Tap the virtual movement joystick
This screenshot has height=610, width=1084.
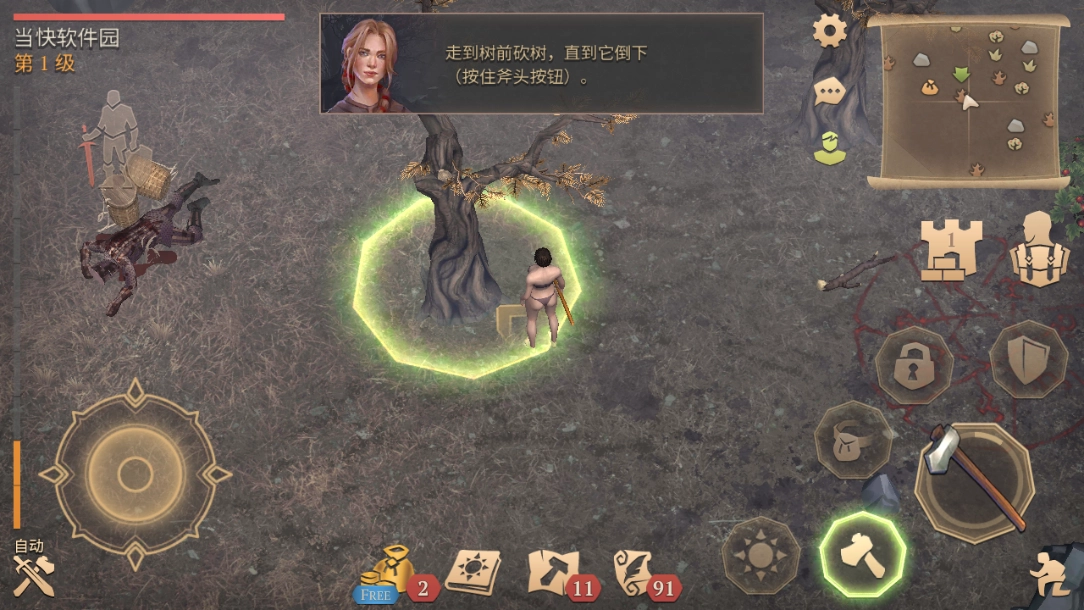[x=135, y=473]
